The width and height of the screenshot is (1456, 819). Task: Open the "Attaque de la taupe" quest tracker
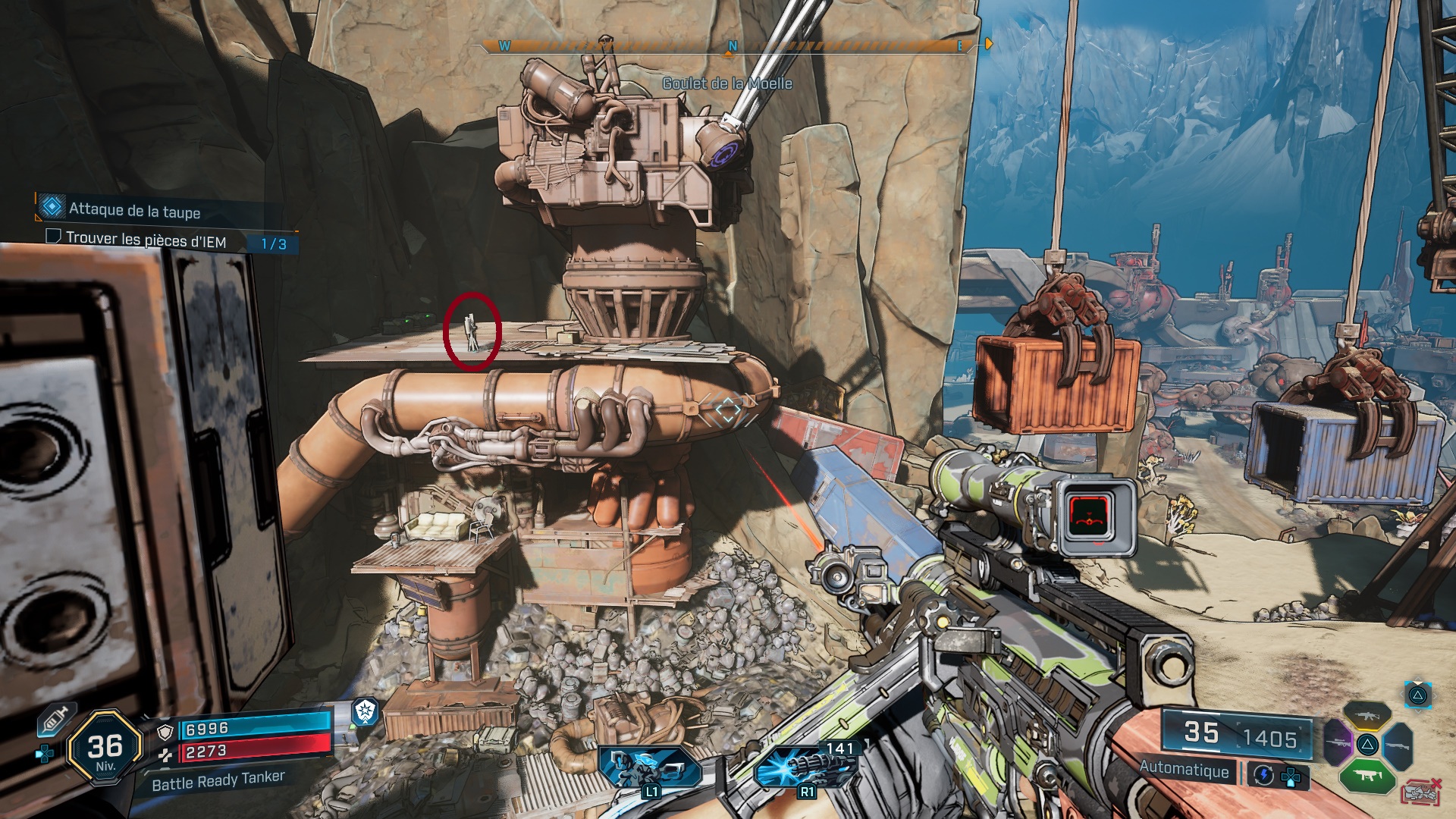[134, 210]
